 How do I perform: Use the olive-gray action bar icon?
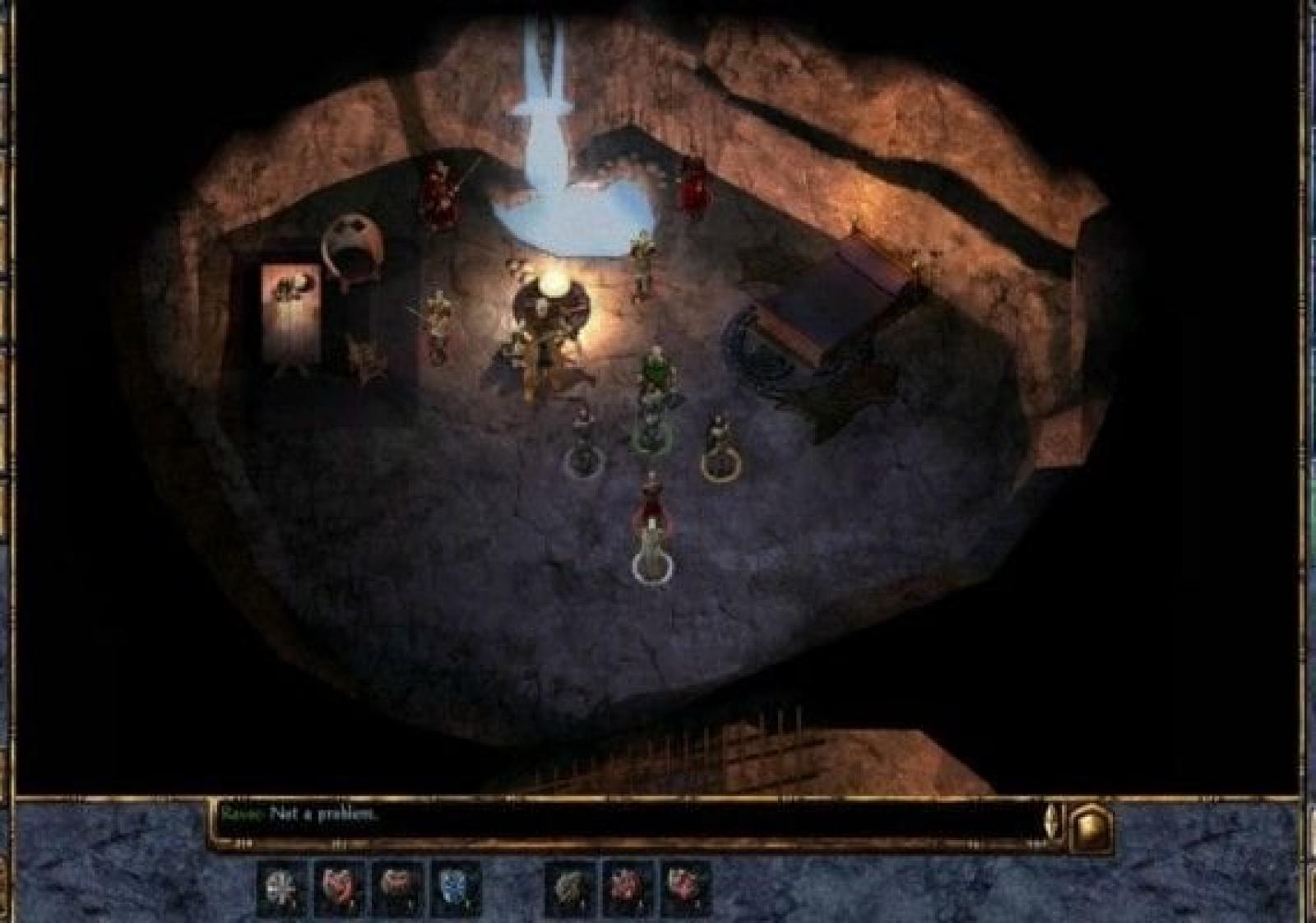tap(570, 888)
